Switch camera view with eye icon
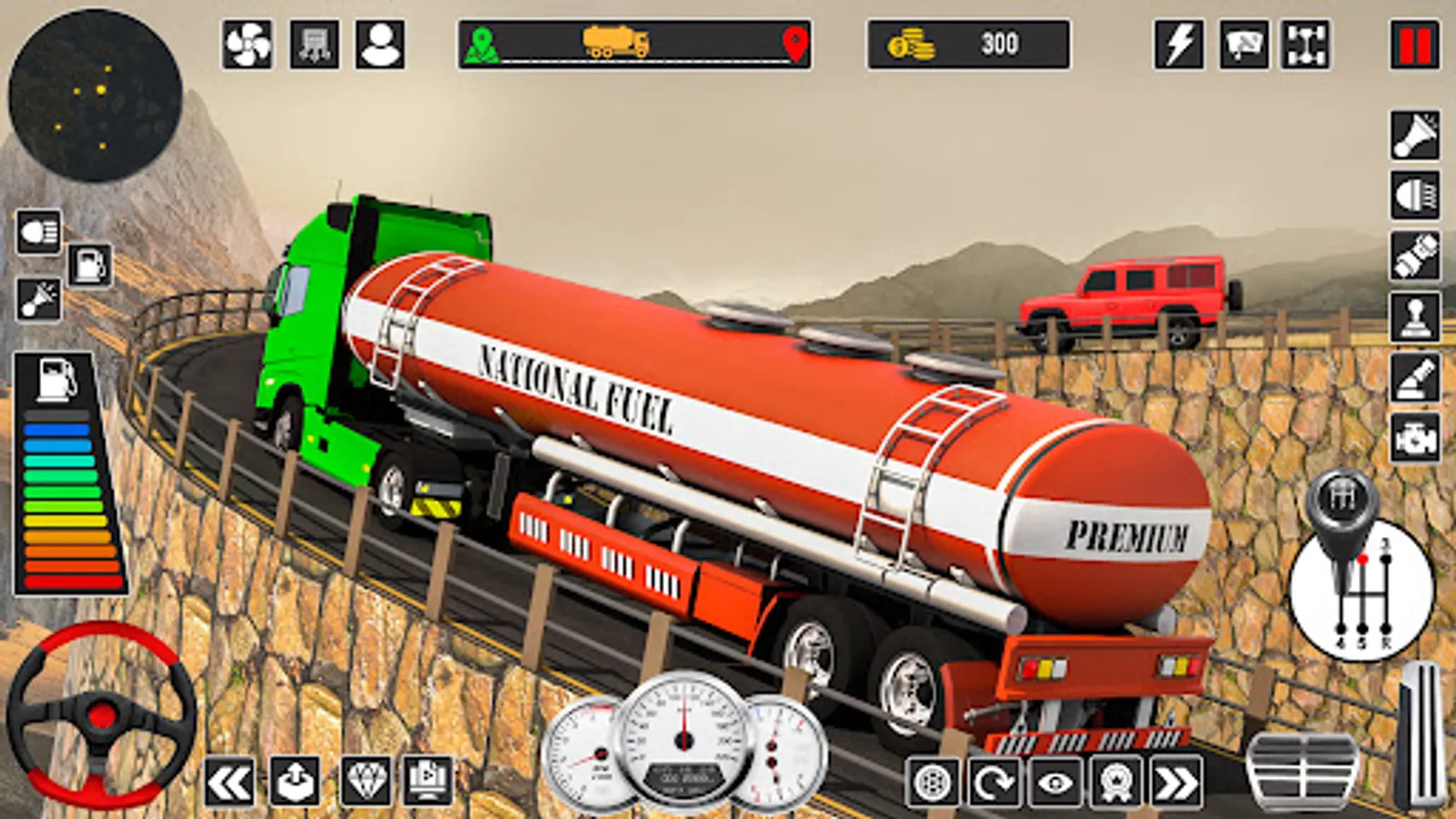The height and width of the screenshot is (819, 1456). 1055,782
